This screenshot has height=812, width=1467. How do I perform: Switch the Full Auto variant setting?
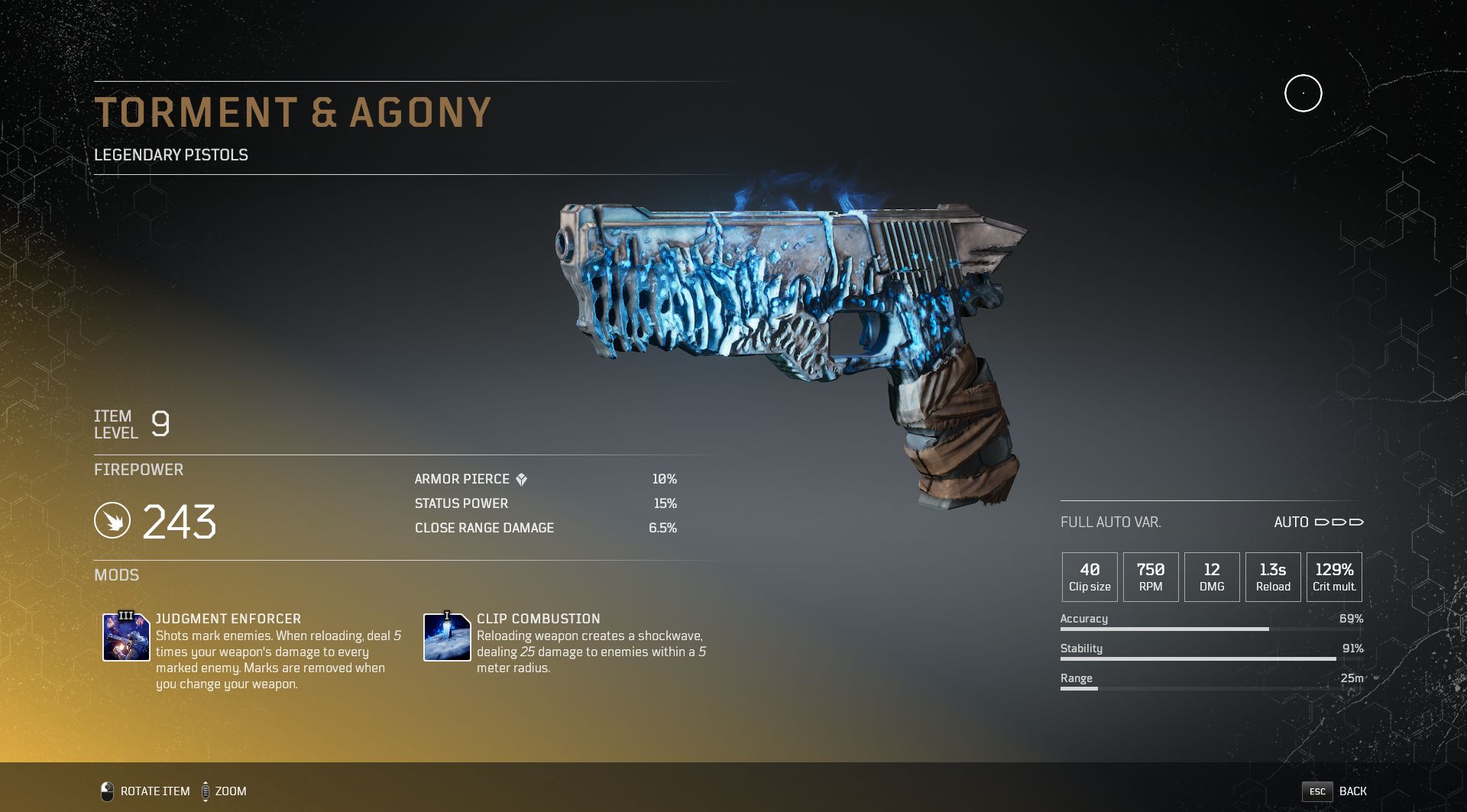1112,522
